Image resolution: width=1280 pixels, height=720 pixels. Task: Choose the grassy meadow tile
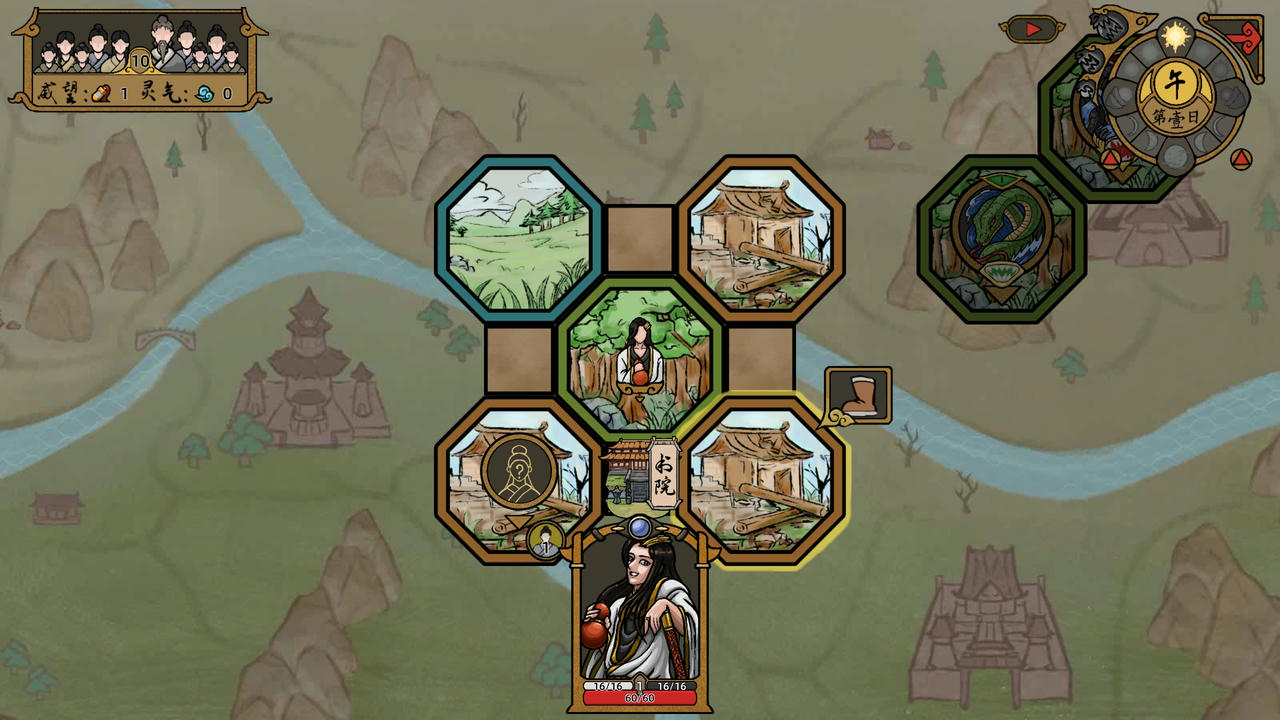(x=519, y=238)
